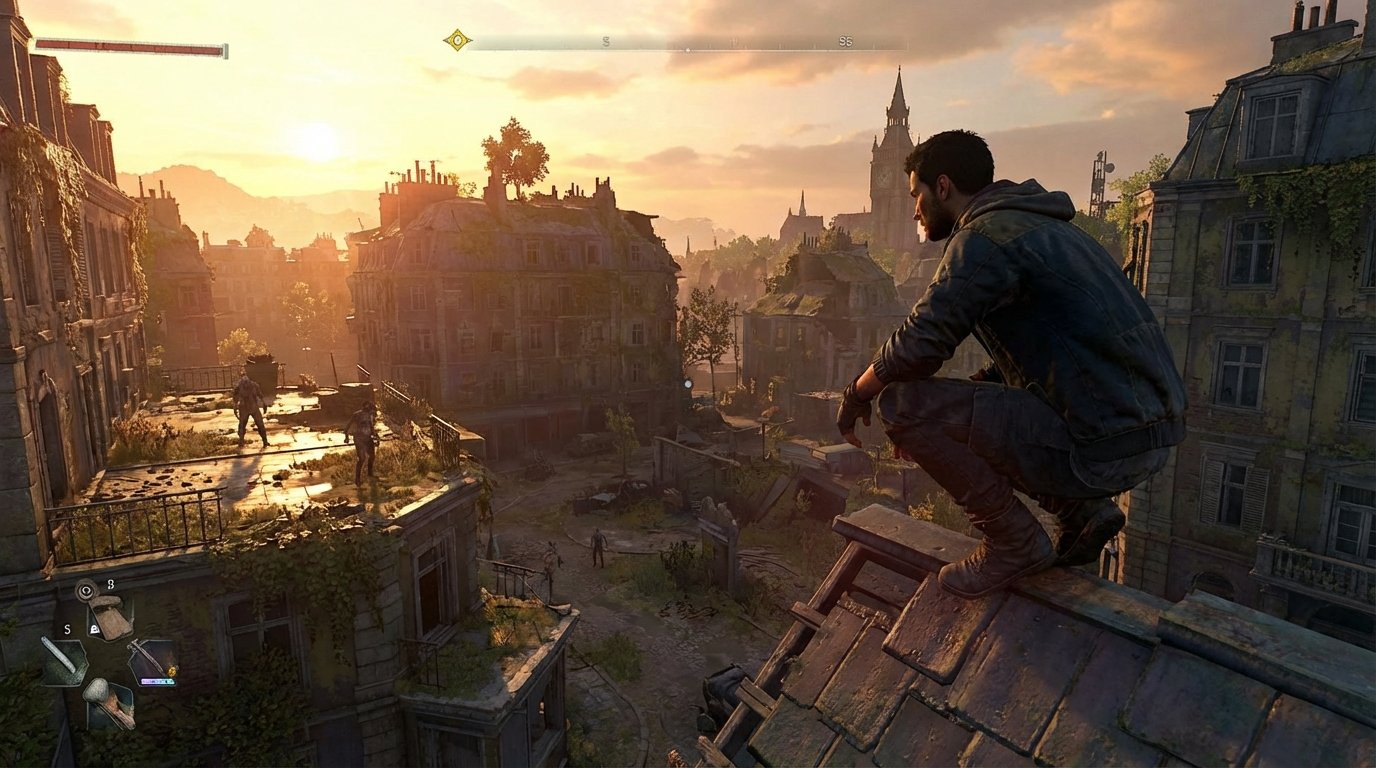Click the ghost sleep icon on equipped slot
The image size is (1376, 768).
tap(94, 629)
